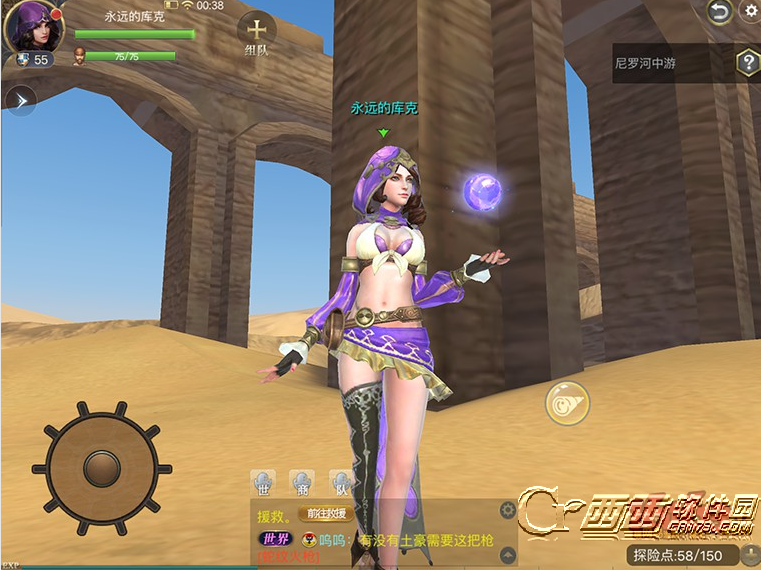Expand the side panel with the arrow button
The image size is (761, 570).
20,99
